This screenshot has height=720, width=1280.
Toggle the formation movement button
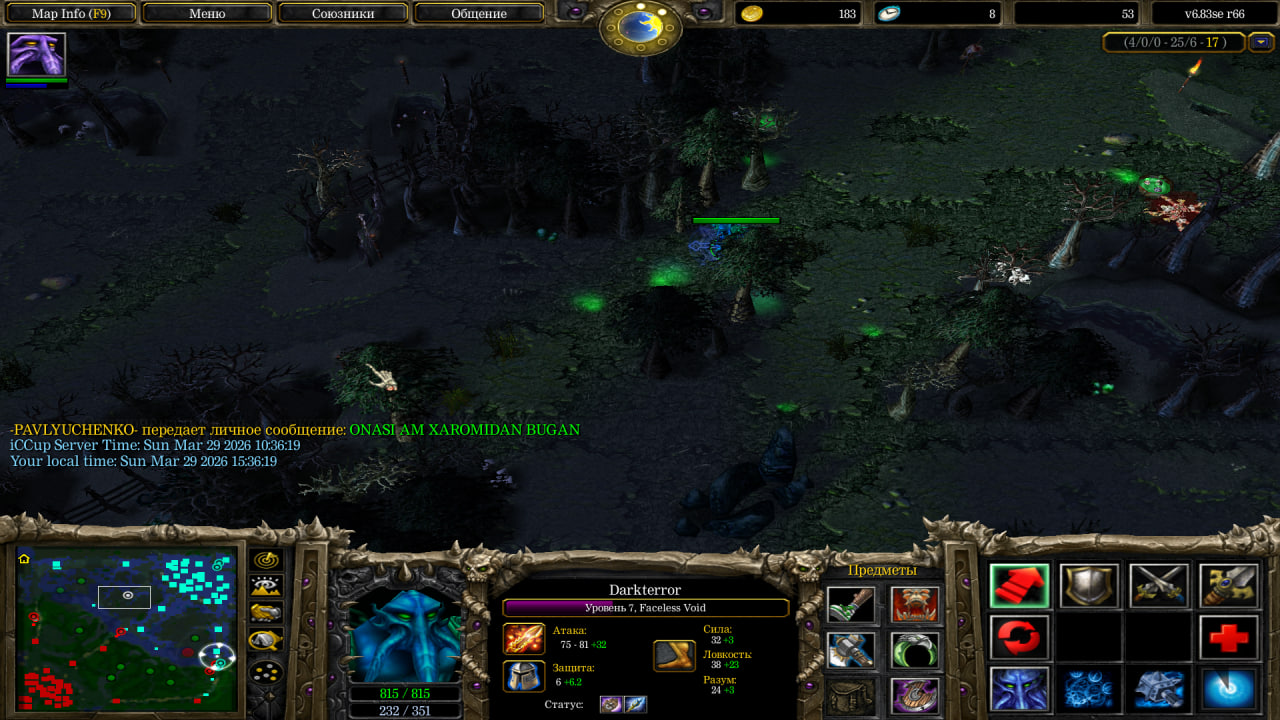coord(265,672)
